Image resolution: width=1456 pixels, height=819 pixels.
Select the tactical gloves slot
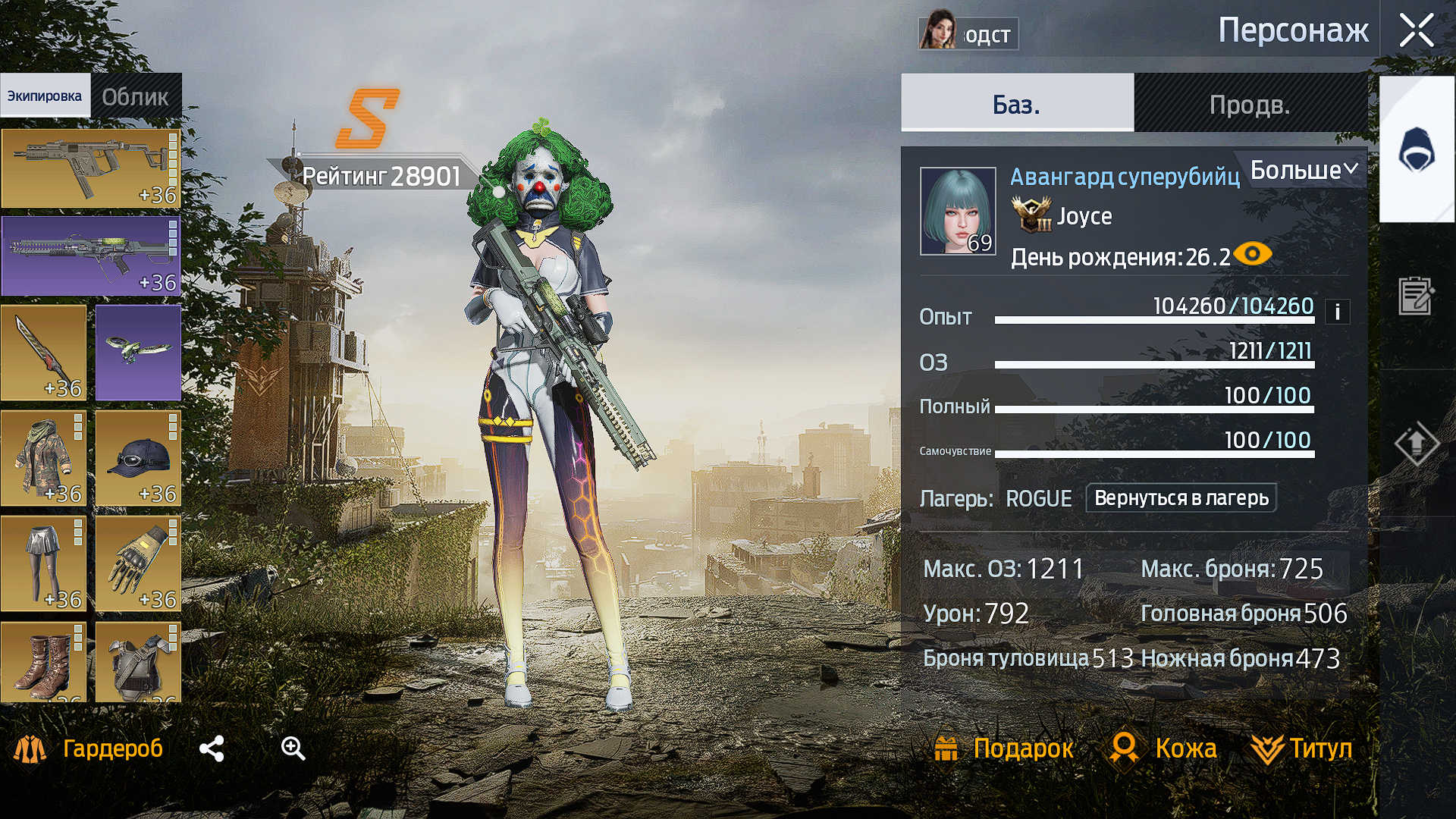coord(138,563)
